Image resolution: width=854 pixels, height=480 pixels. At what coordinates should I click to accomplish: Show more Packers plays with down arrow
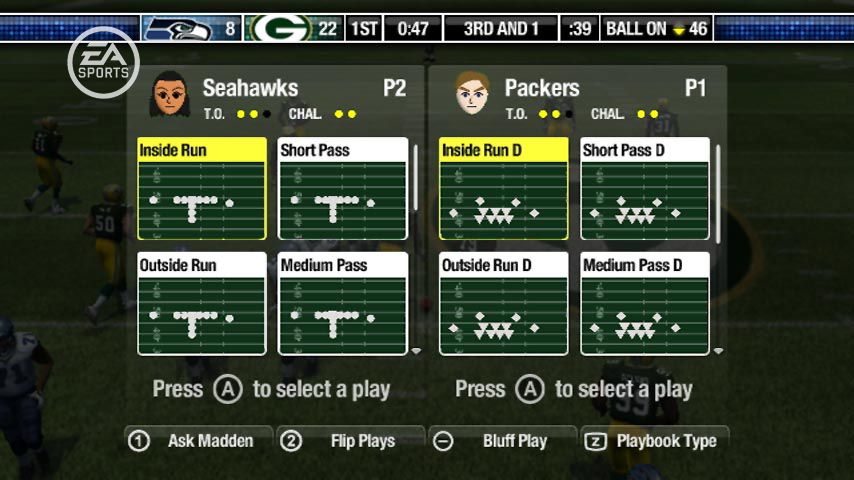point(718,351)
